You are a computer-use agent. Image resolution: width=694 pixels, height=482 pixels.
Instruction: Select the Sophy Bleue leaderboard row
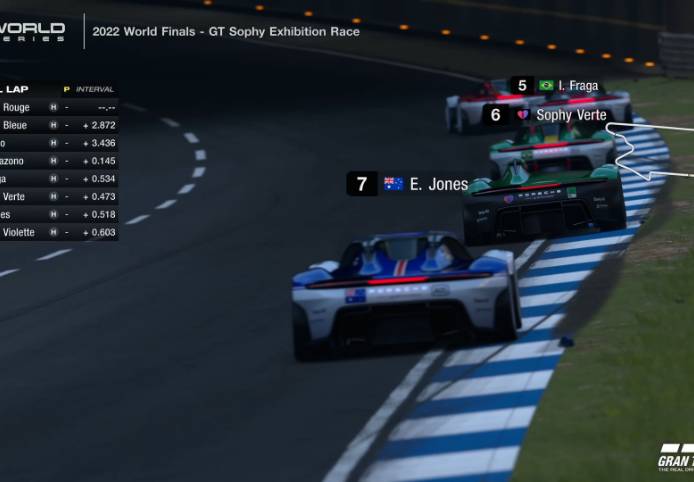click(58, 125)
